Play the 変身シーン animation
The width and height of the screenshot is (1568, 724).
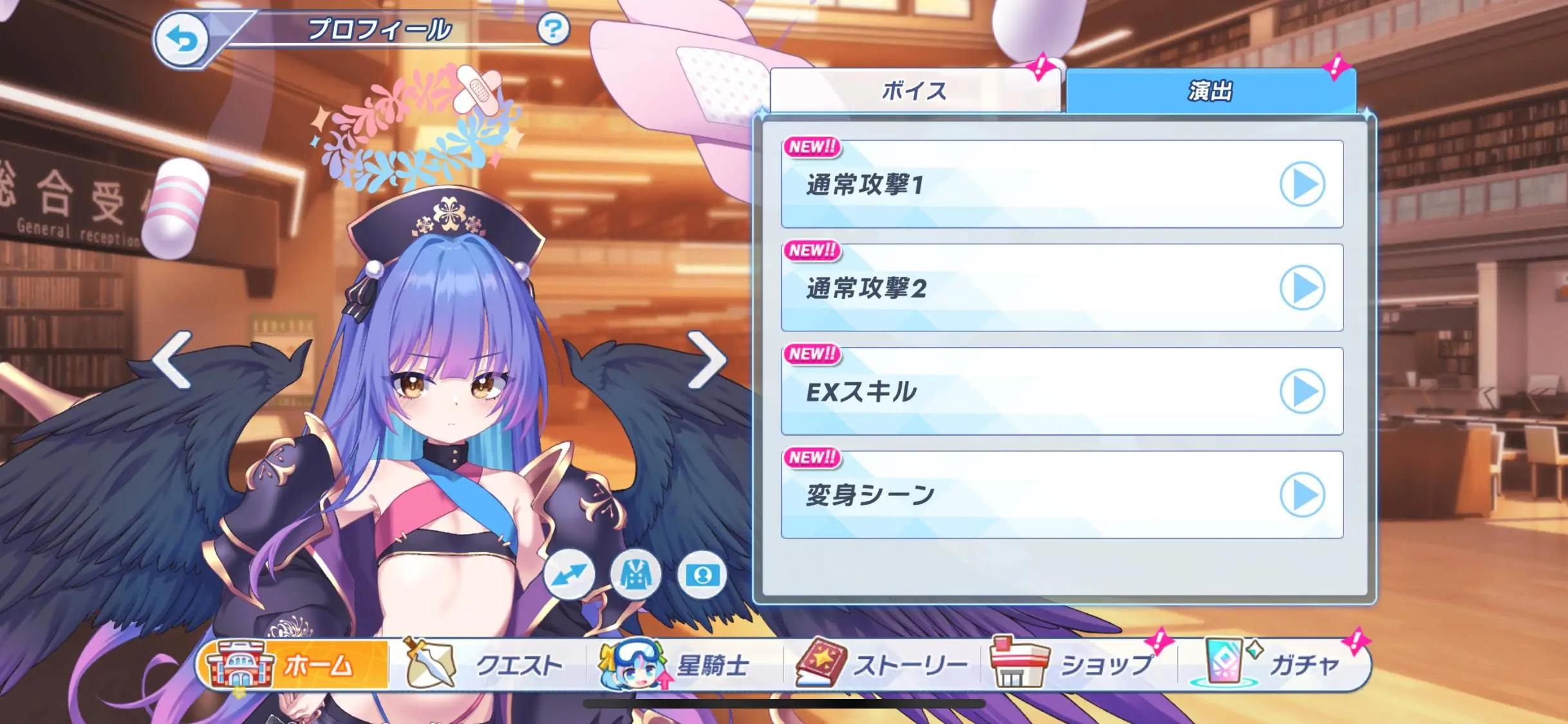point(1302,495)
